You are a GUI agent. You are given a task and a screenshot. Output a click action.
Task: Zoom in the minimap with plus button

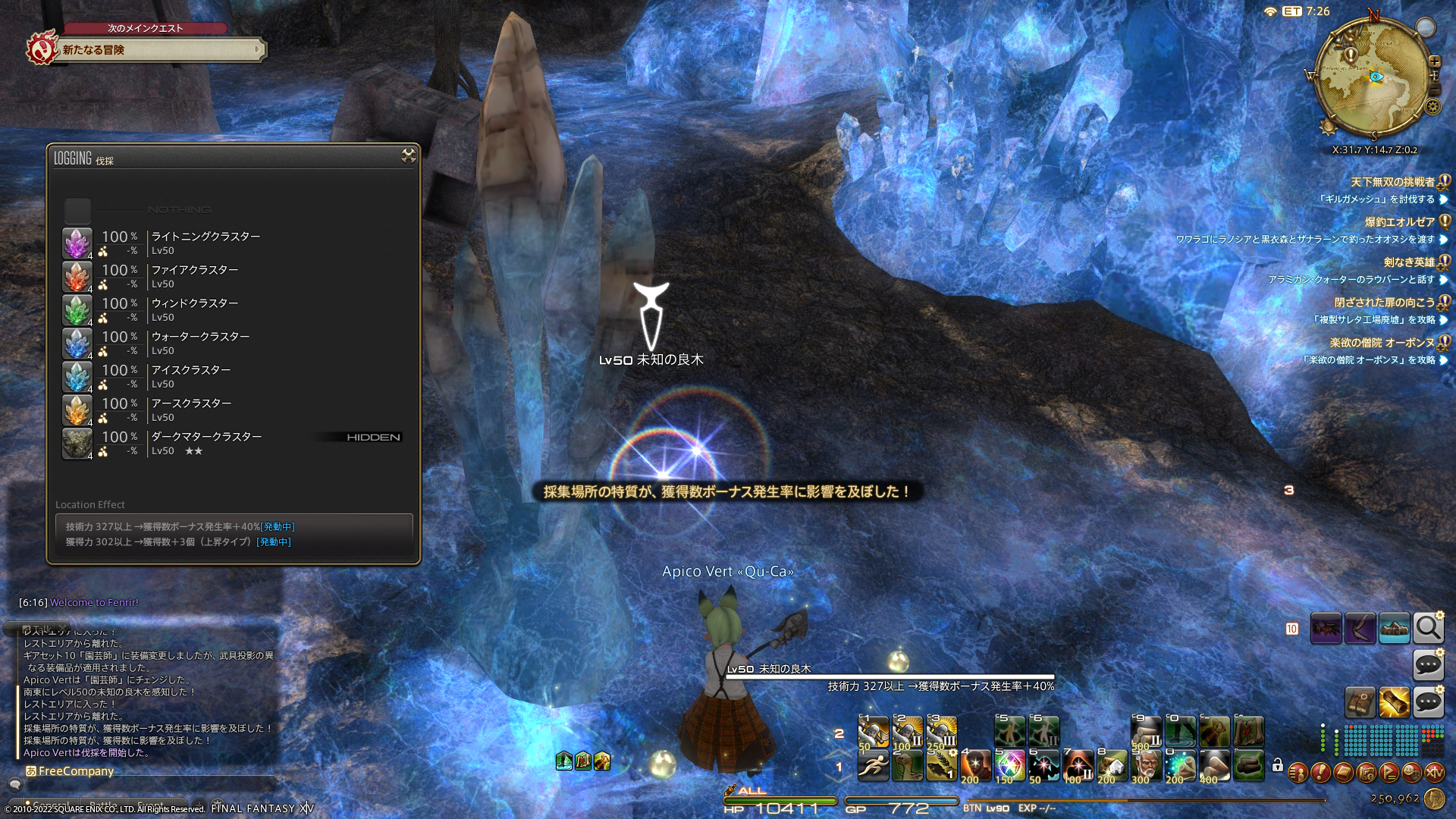coord(1434,62)
